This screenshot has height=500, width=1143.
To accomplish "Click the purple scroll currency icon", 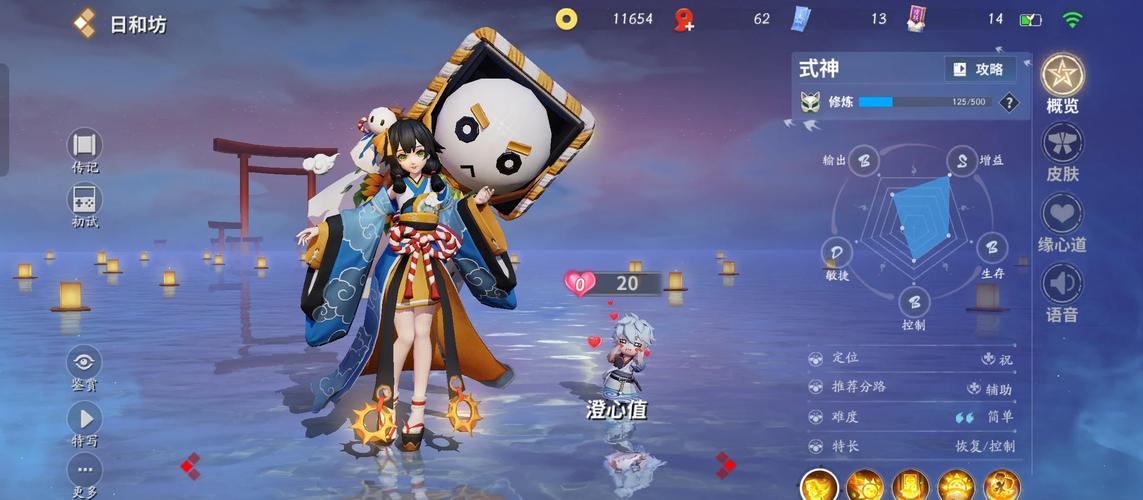I will pyautogui.click(x=917, y=19).
